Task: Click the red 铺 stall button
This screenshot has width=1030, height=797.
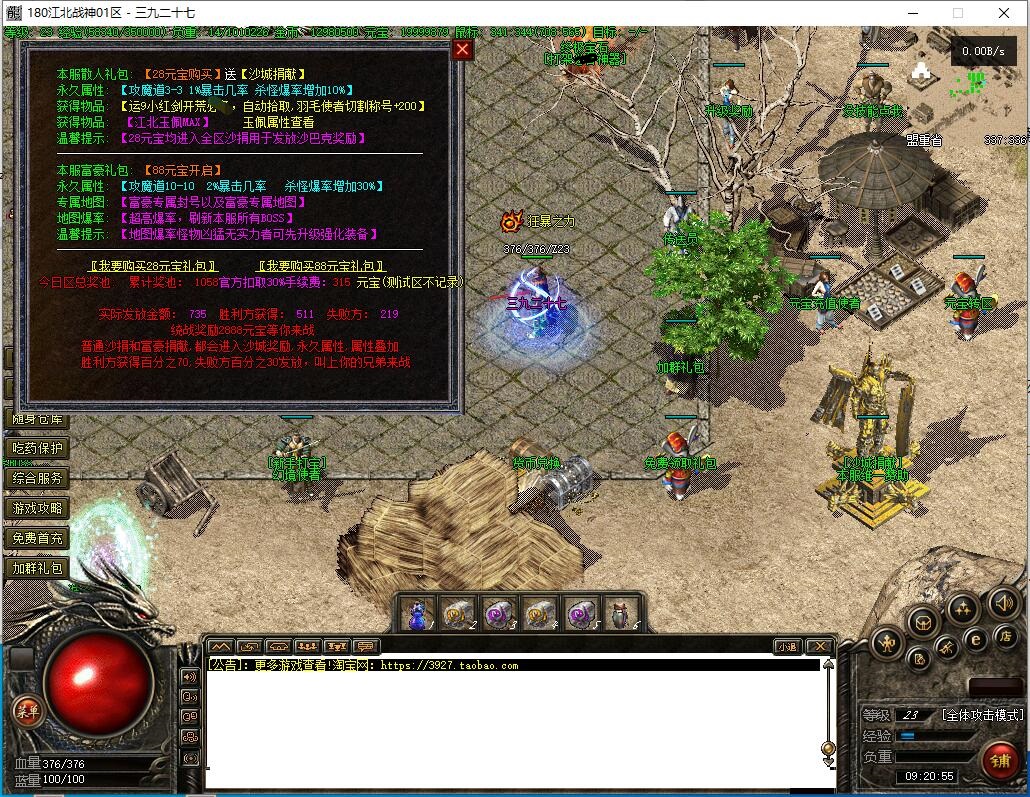Action: [x=1000, y=761]
